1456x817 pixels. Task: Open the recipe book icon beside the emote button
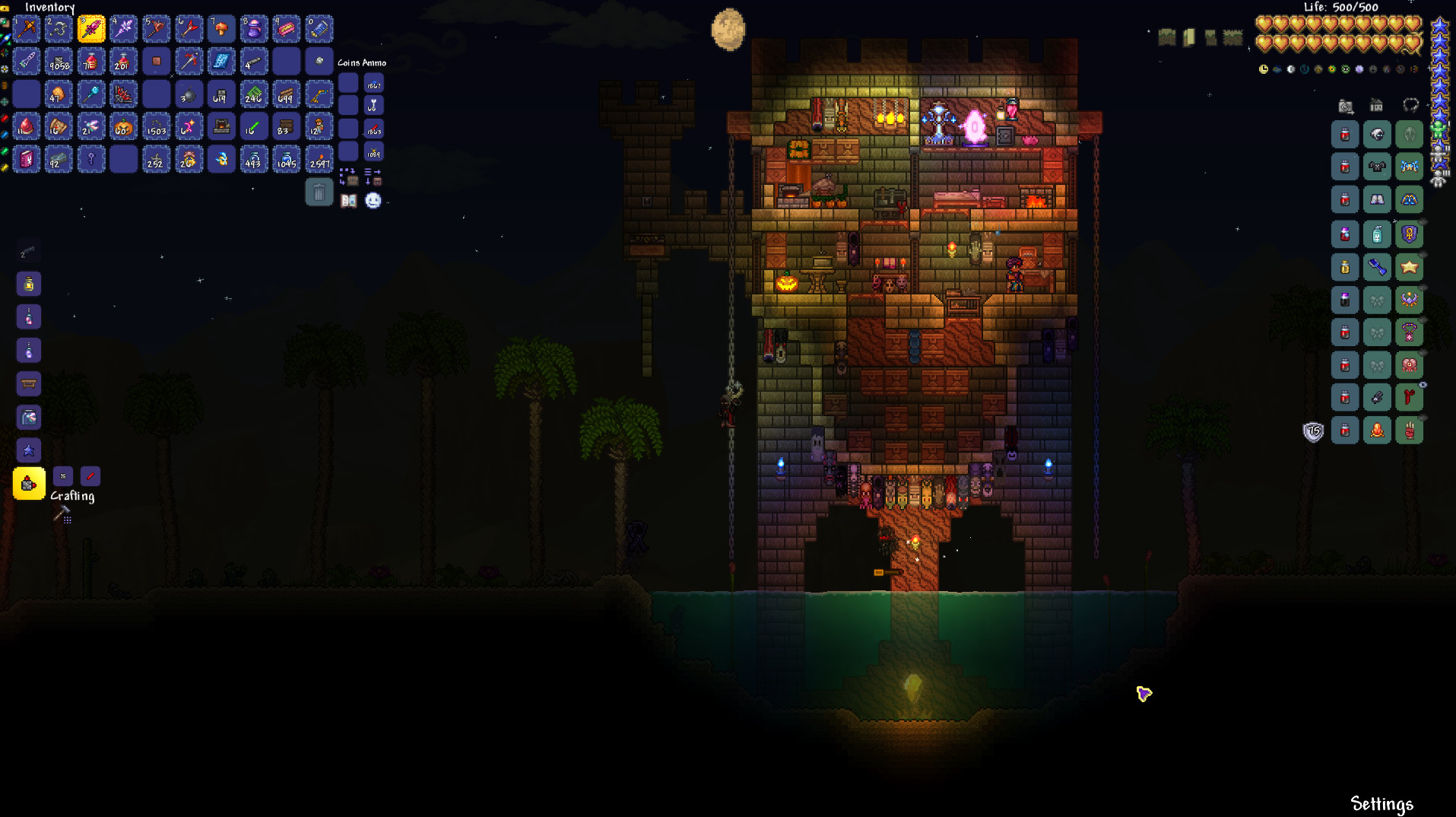349,202
